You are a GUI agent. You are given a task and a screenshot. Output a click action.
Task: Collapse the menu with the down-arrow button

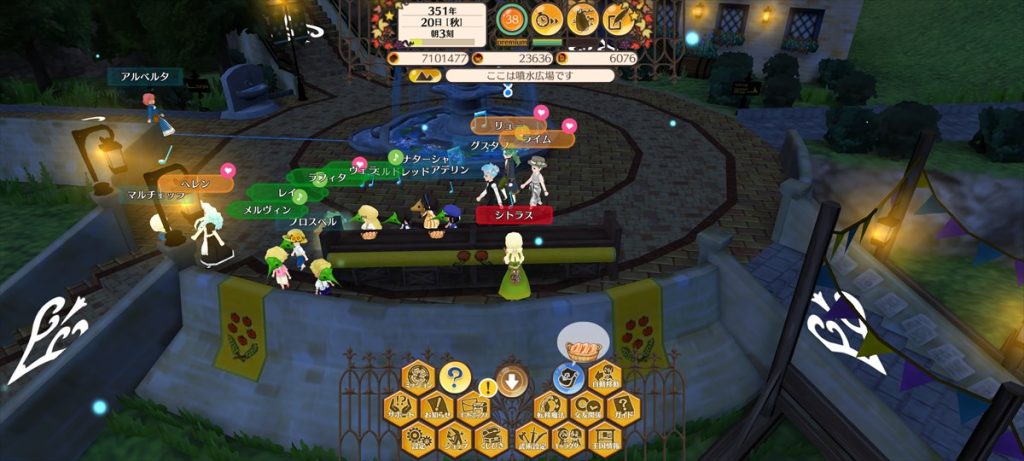(511, 380)
